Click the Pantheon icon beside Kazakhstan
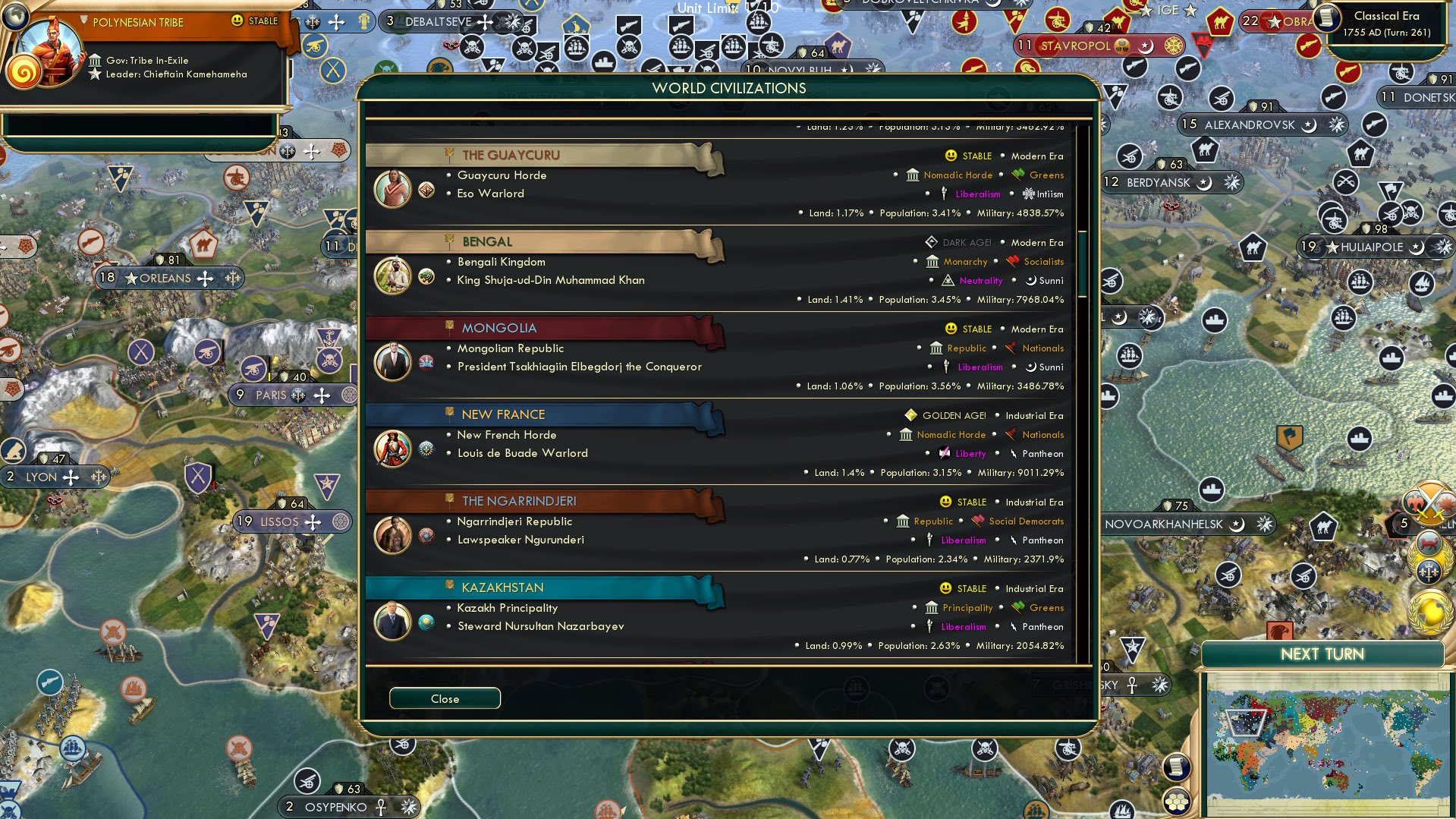The width and height of the screenshot is (1456, 819). [1012, 627]
